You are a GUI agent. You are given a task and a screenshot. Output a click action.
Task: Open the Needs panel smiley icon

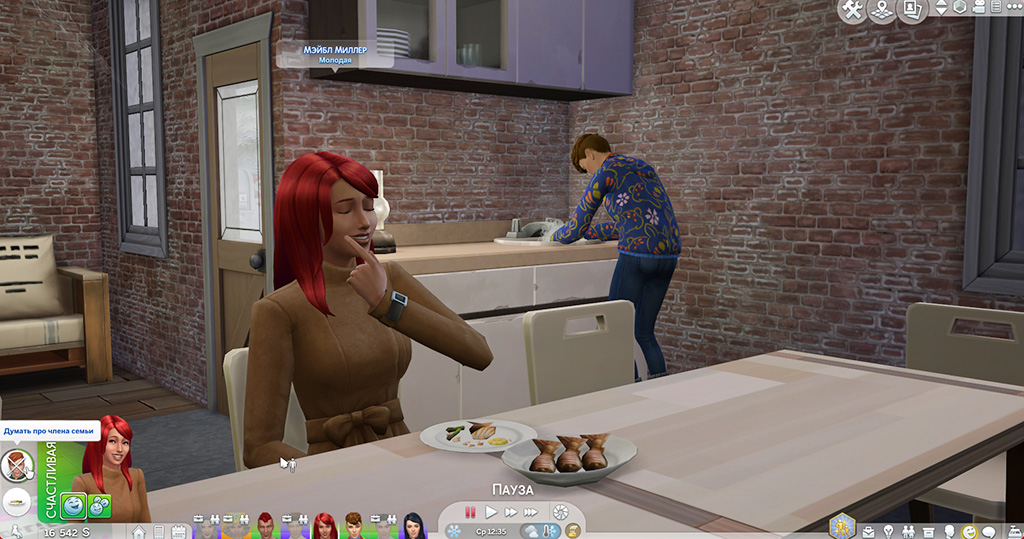[968, 531]
